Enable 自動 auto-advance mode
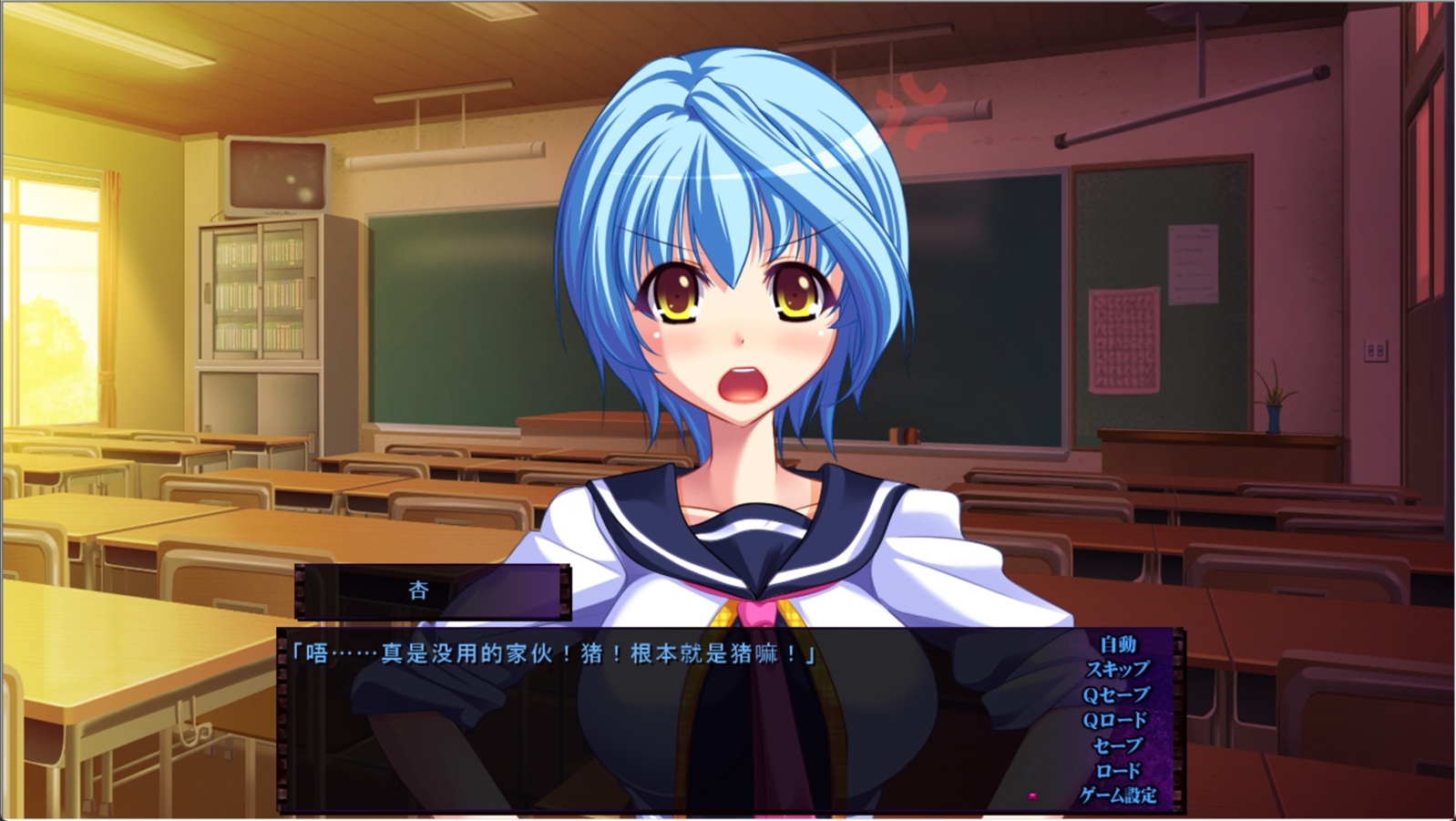The width and height of the screenshot is (1456, 821). tap(1117, 644)
